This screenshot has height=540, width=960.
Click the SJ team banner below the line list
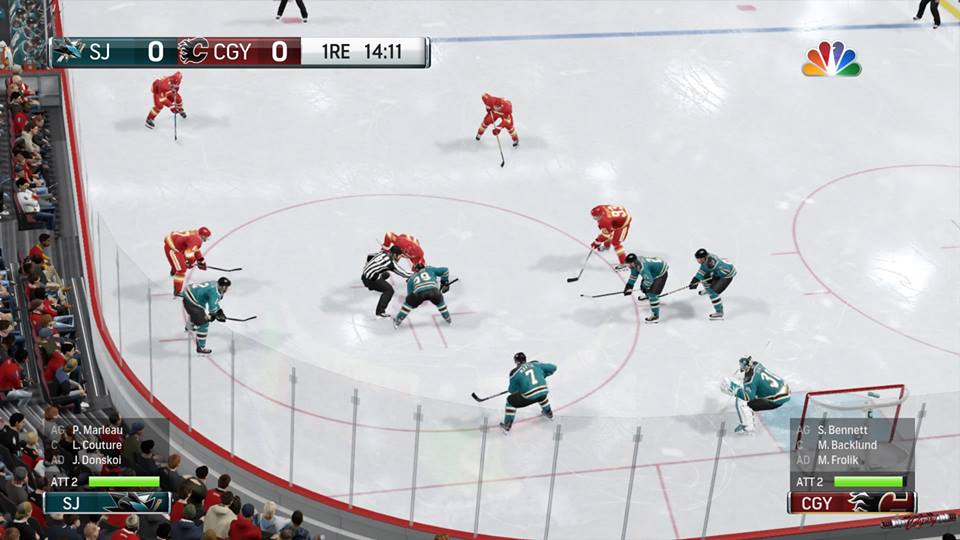(x=106, y=502)
